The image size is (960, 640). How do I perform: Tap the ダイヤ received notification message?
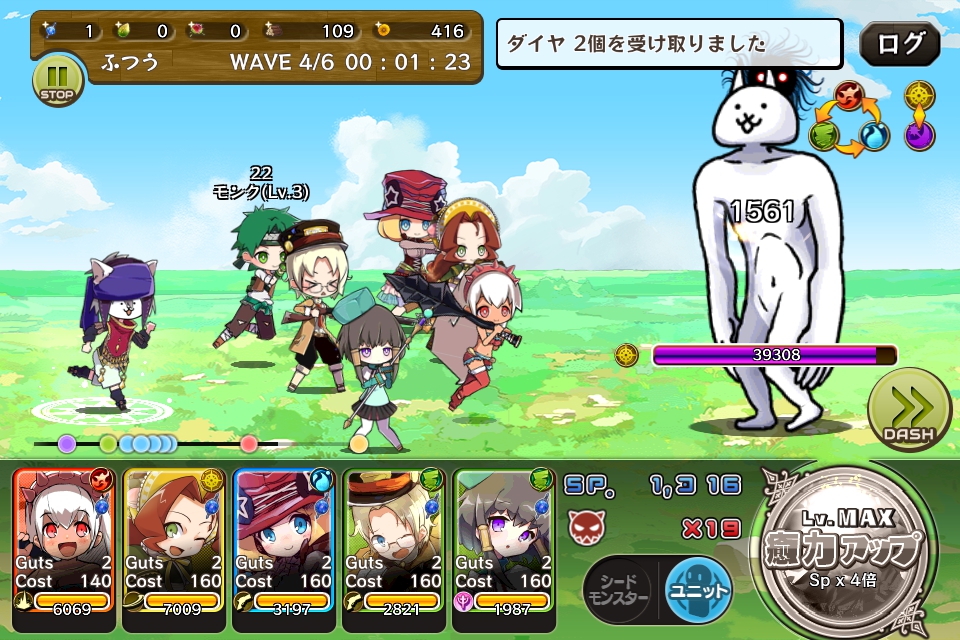pos(672,44)
